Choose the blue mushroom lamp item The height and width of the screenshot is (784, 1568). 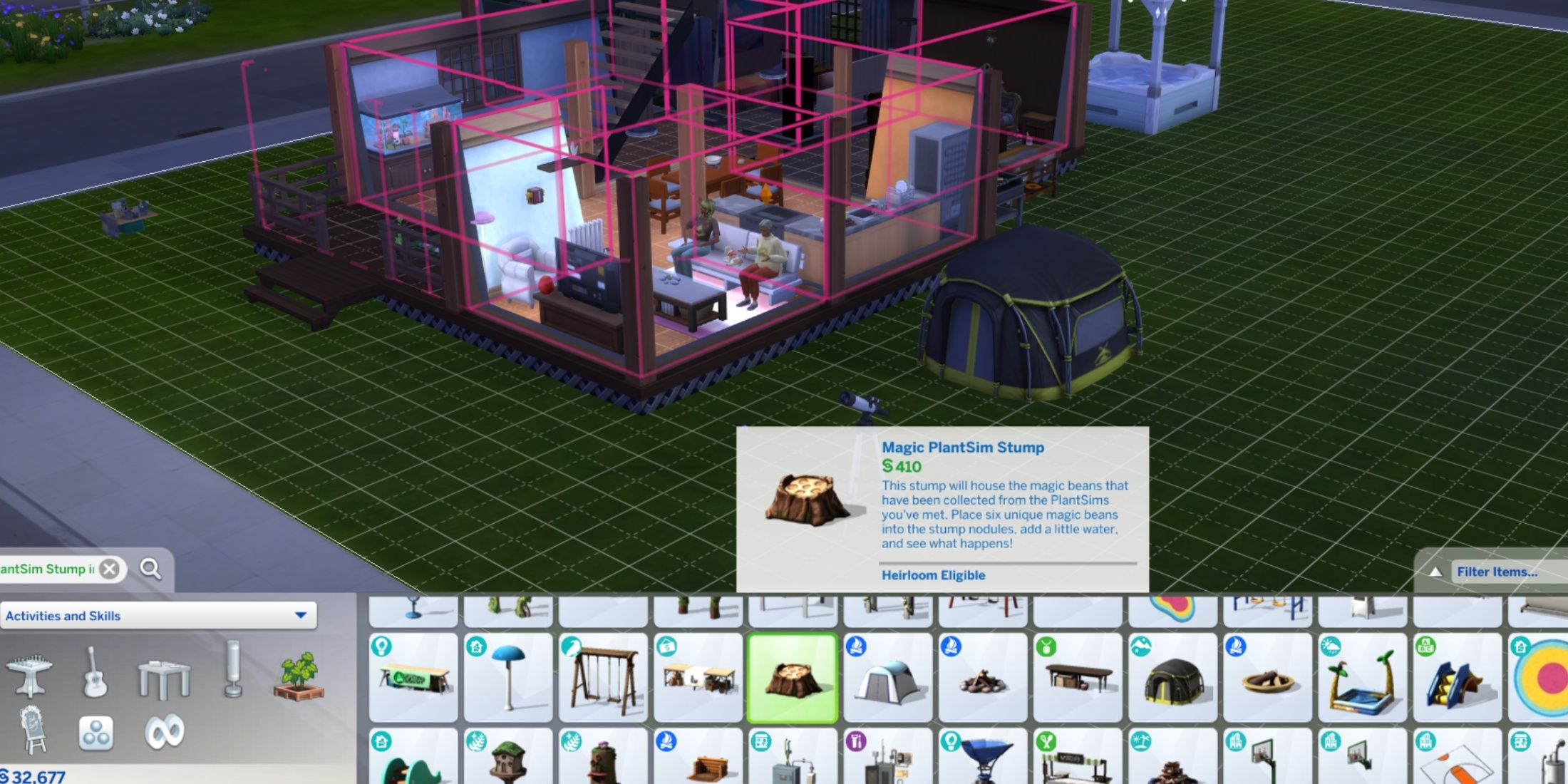click(508, 677)
